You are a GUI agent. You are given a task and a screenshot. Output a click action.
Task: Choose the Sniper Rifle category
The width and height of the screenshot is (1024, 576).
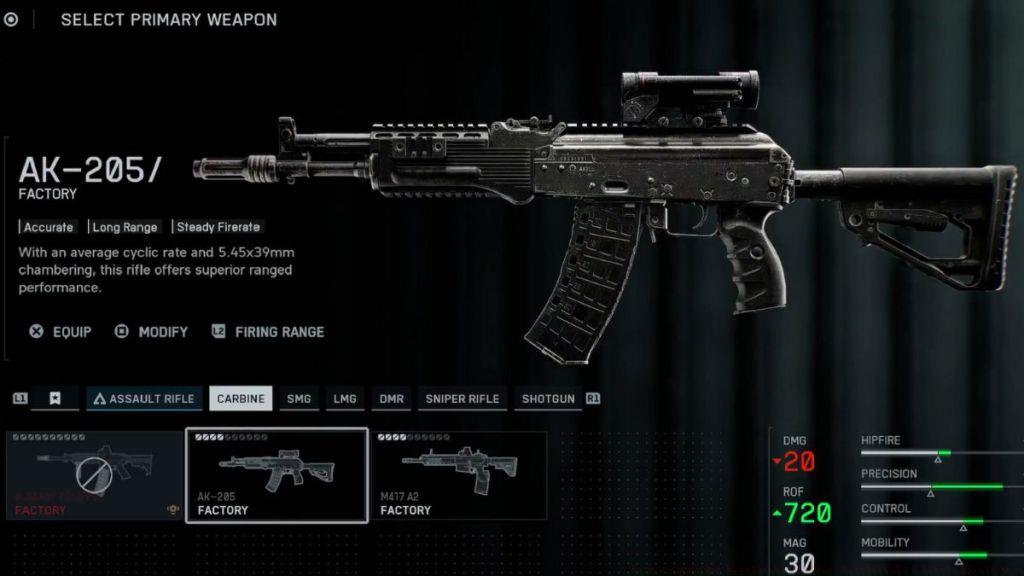(462, 399)
